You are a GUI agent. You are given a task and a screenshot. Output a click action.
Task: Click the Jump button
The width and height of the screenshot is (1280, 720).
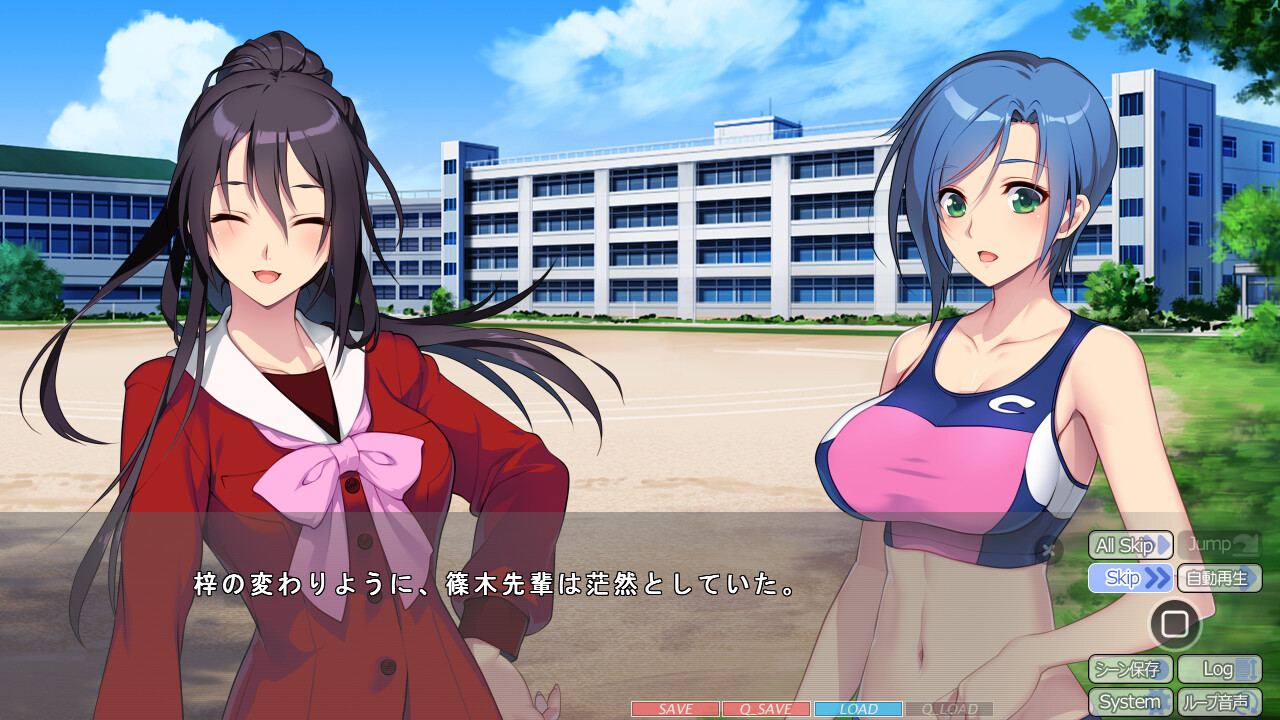point(1218,545)
